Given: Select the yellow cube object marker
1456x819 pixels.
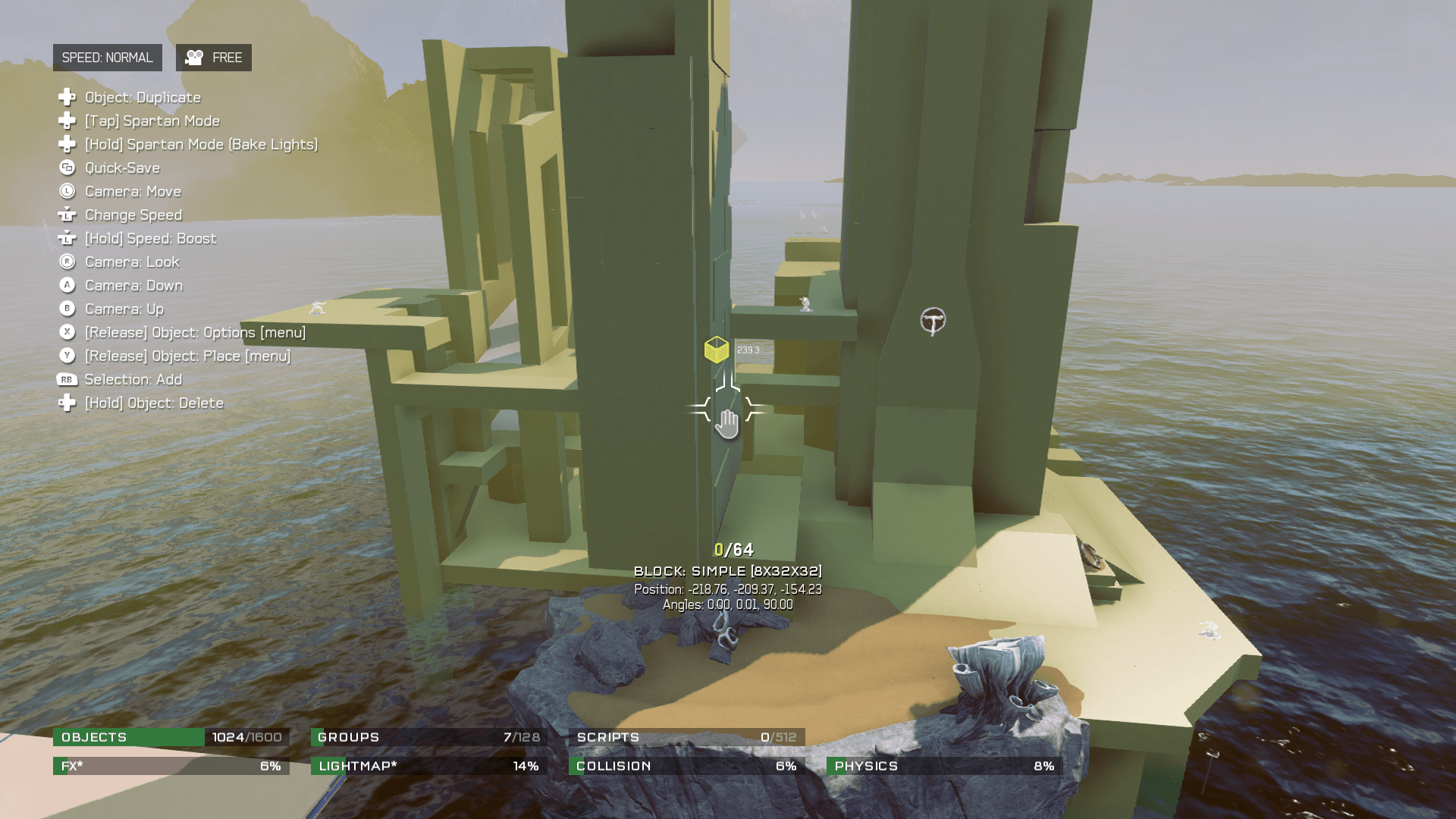Looking at the screenshot, I should pyautogui.click(x=716, y=350).
